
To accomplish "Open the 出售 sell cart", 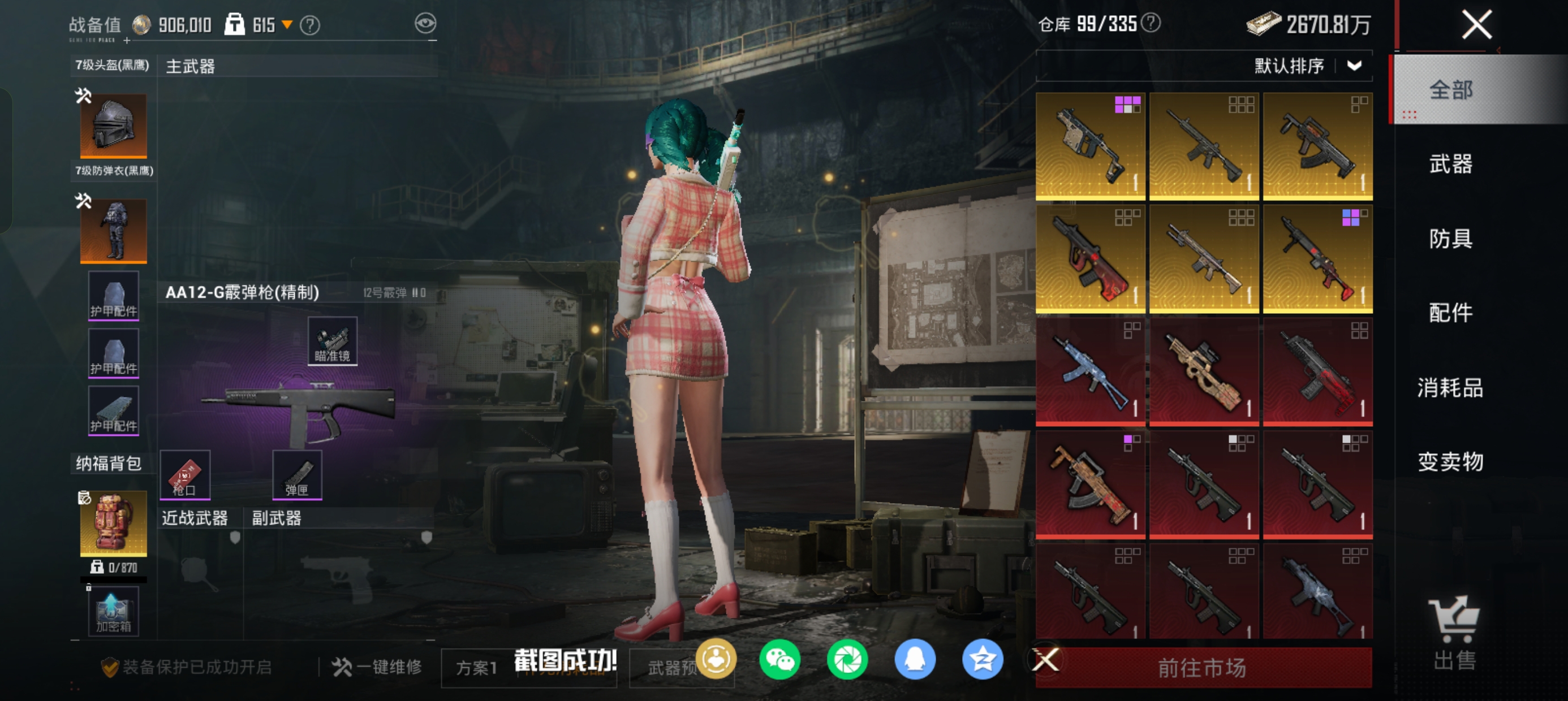I will (1454, 633).
